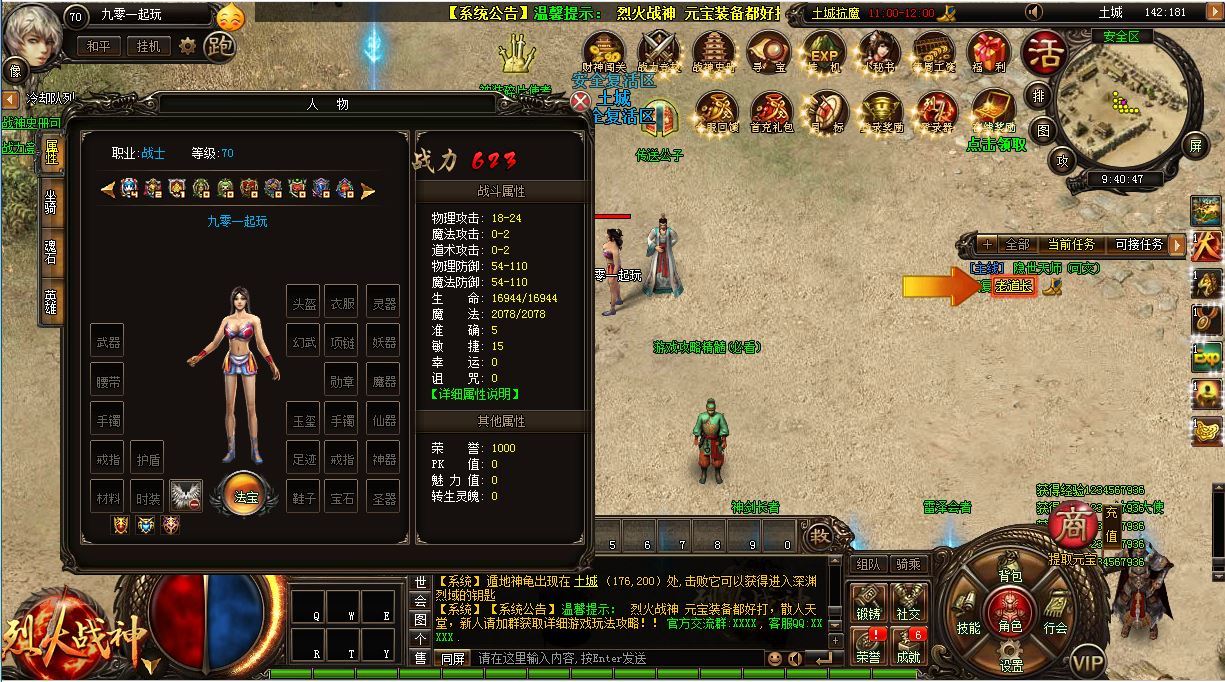
Task: Close the 人物 character panel
Action: (581, 101)
